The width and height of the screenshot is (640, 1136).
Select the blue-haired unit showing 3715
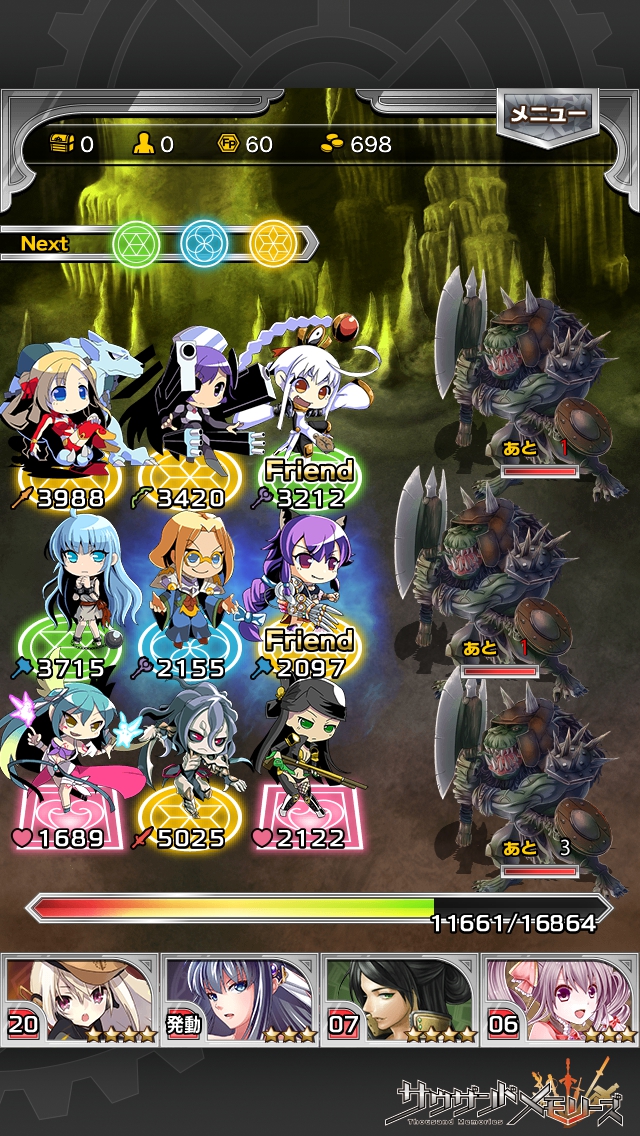click(x=80, y=590)
